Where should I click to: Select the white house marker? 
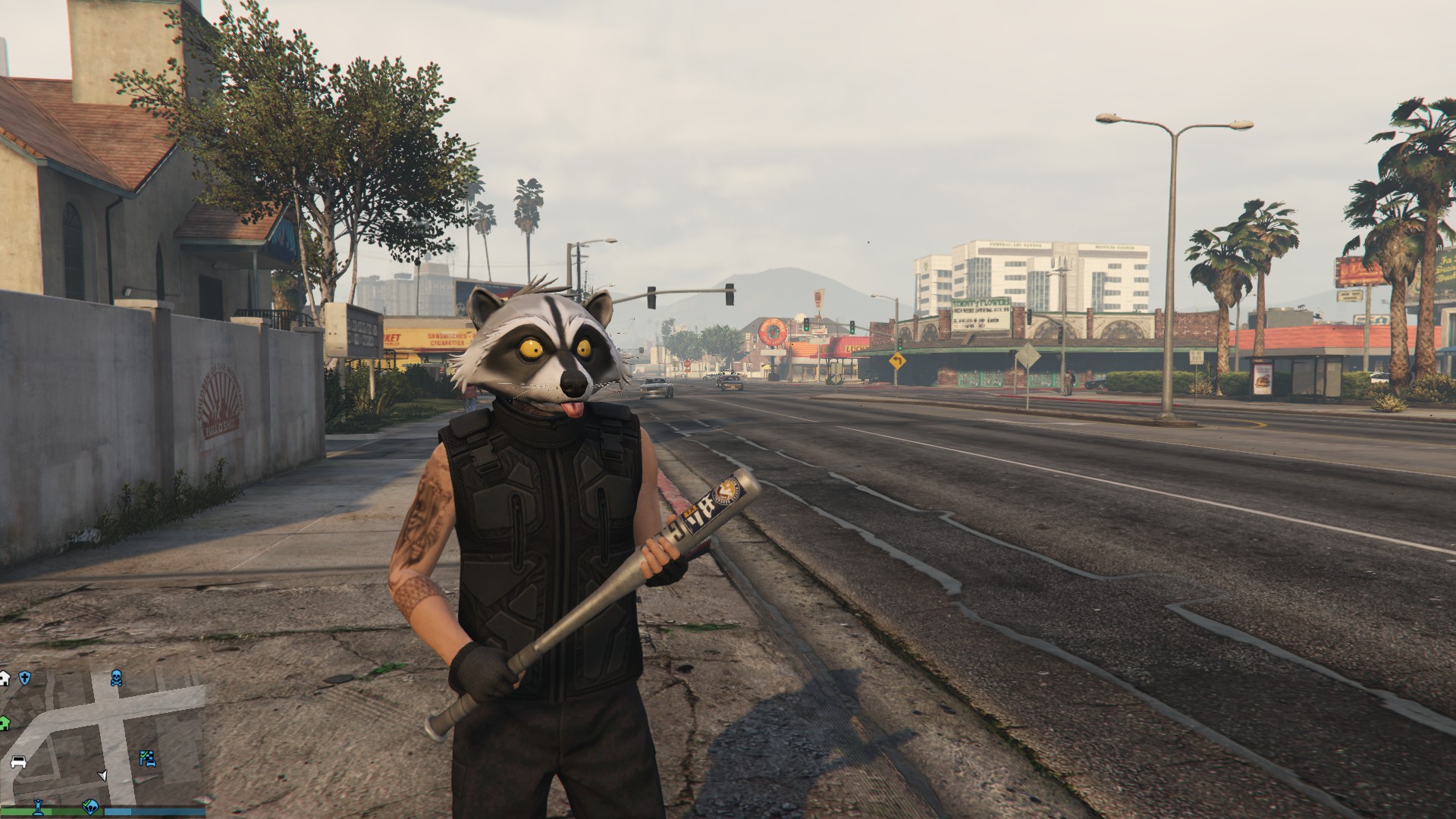click(4, 678)
